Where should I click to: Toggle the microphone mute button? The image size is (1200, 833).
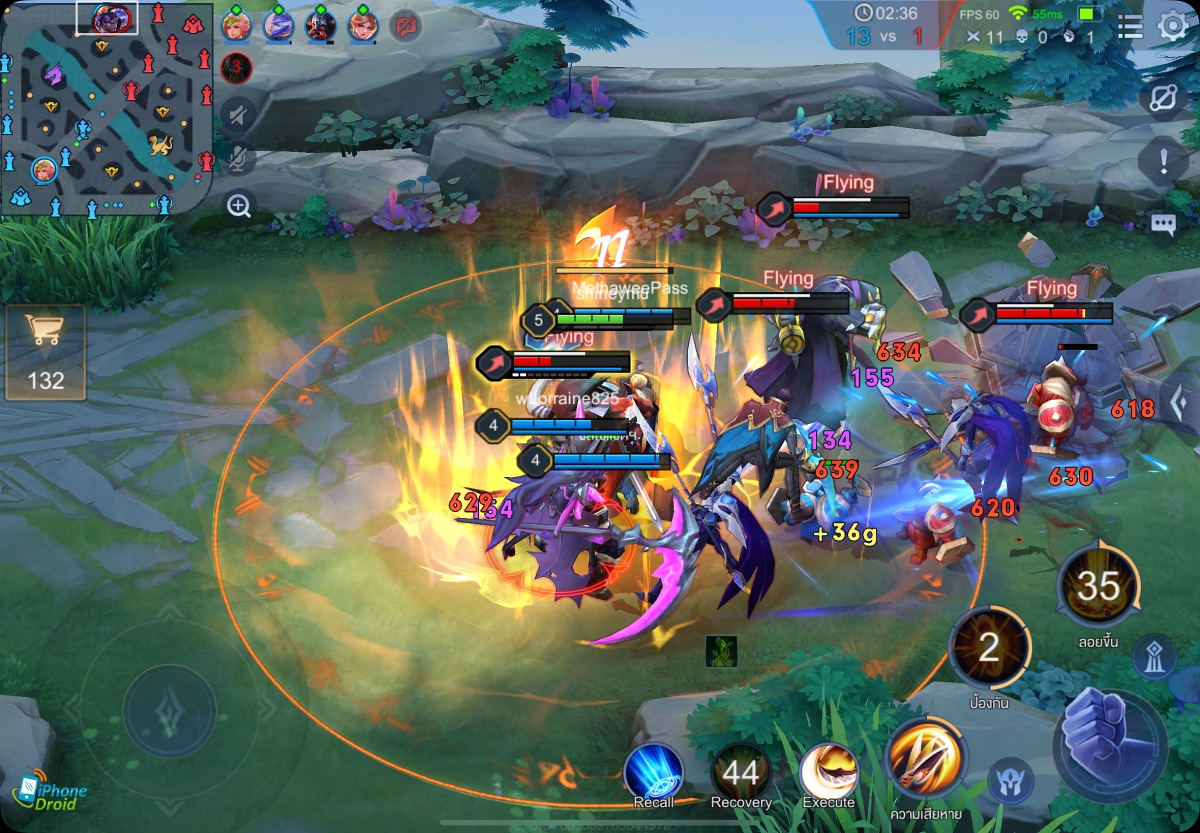(x=238, y=159)
